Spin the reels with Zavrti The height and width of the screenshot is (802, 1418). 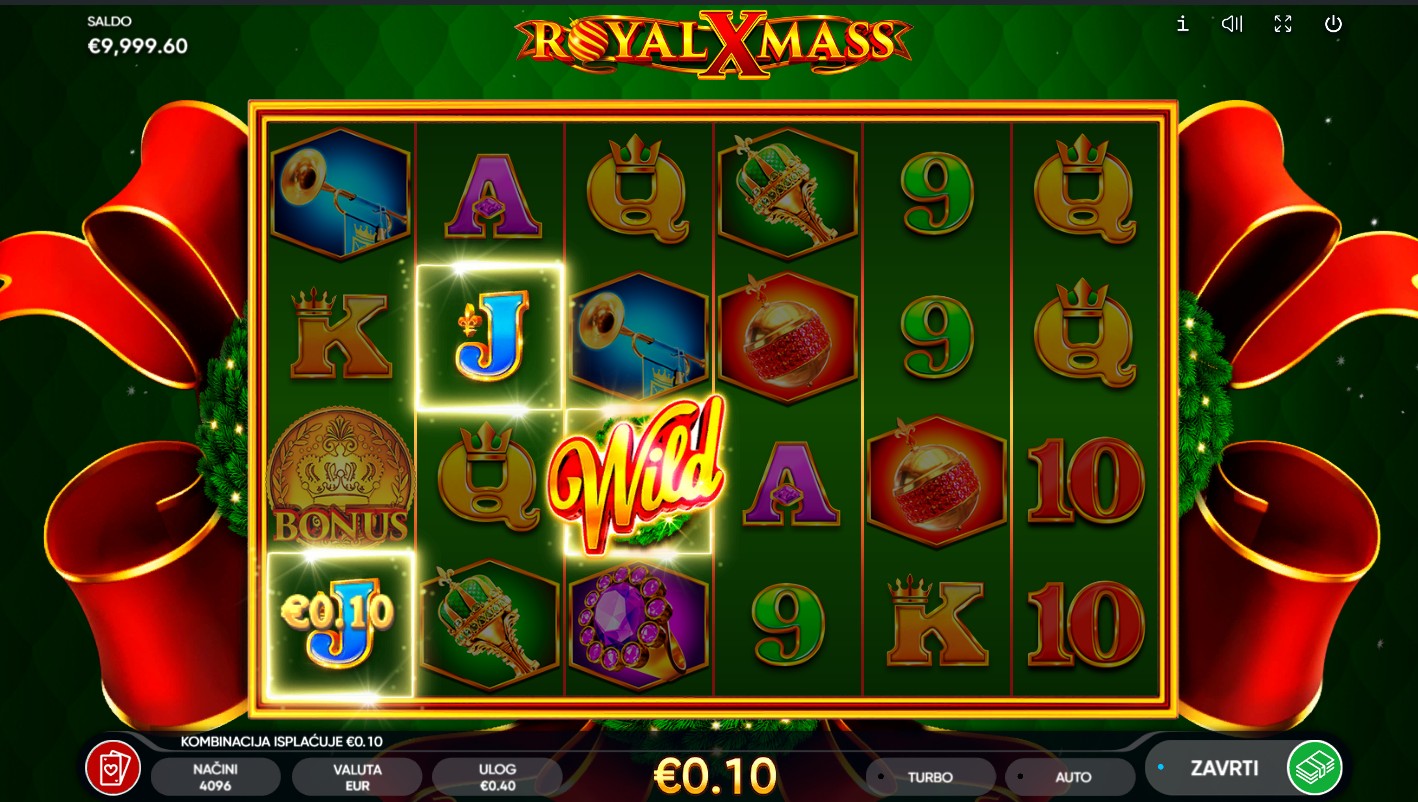(1222, 768)
